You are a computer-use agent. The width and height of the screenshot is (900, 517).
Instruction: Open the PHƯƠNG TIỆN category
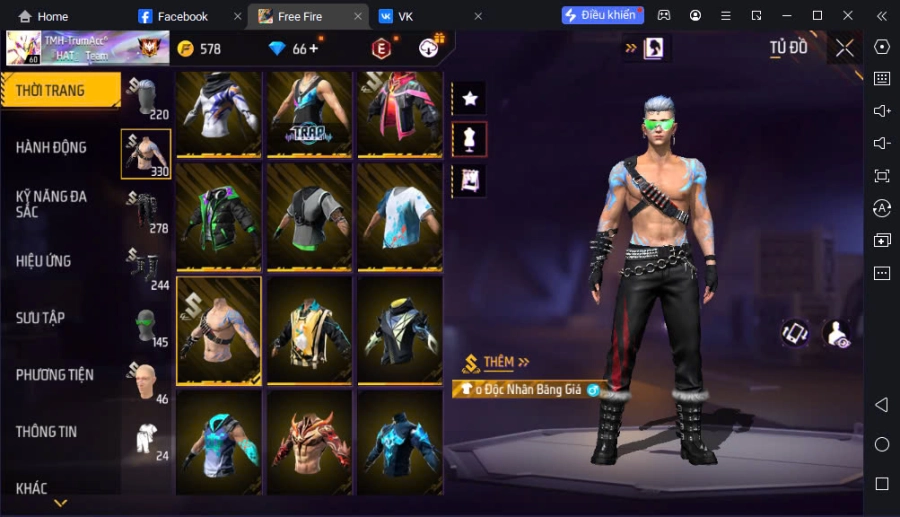pyautogui.click(x=54, y=375)
